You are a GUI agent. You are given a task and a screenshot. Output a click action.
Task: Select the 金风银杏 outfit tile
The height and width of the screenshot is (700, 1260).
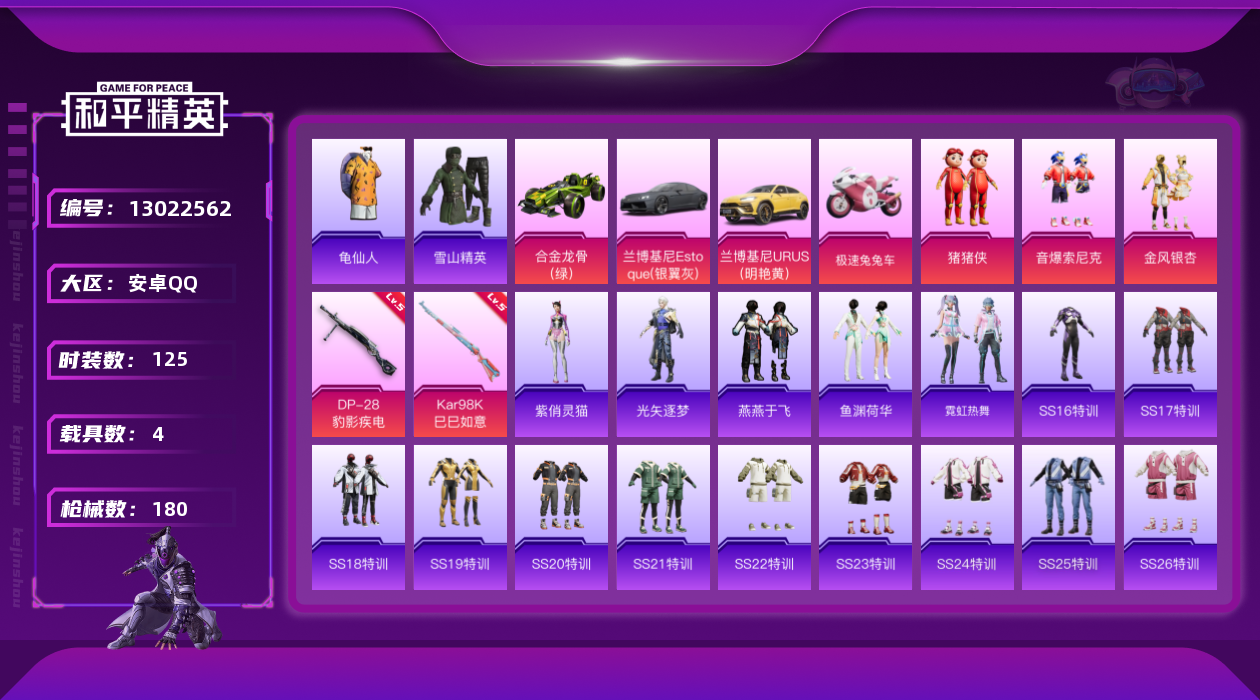pyautogui.click(x=1170, y=210)
